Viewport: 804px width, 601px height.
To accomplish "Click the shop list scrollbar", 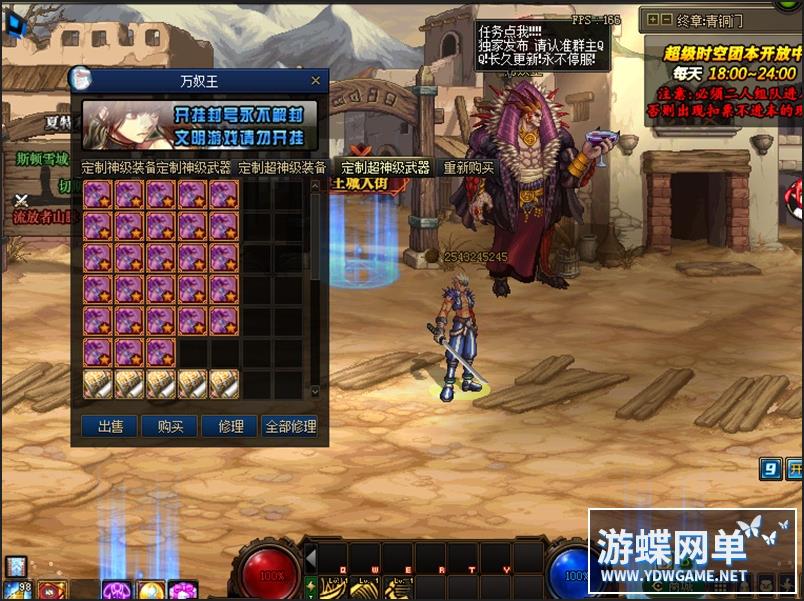I will point(315,290).
